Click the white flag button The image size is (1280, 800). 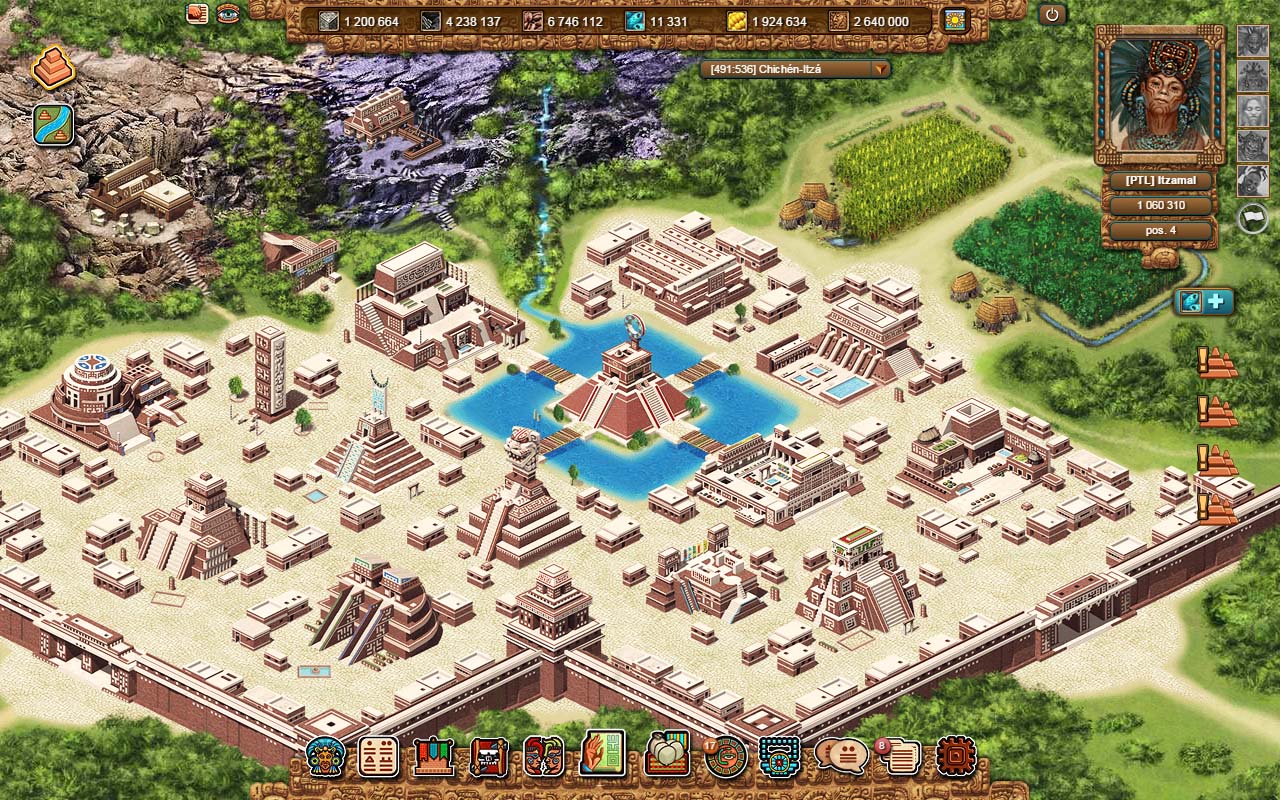click(1252, 217)
